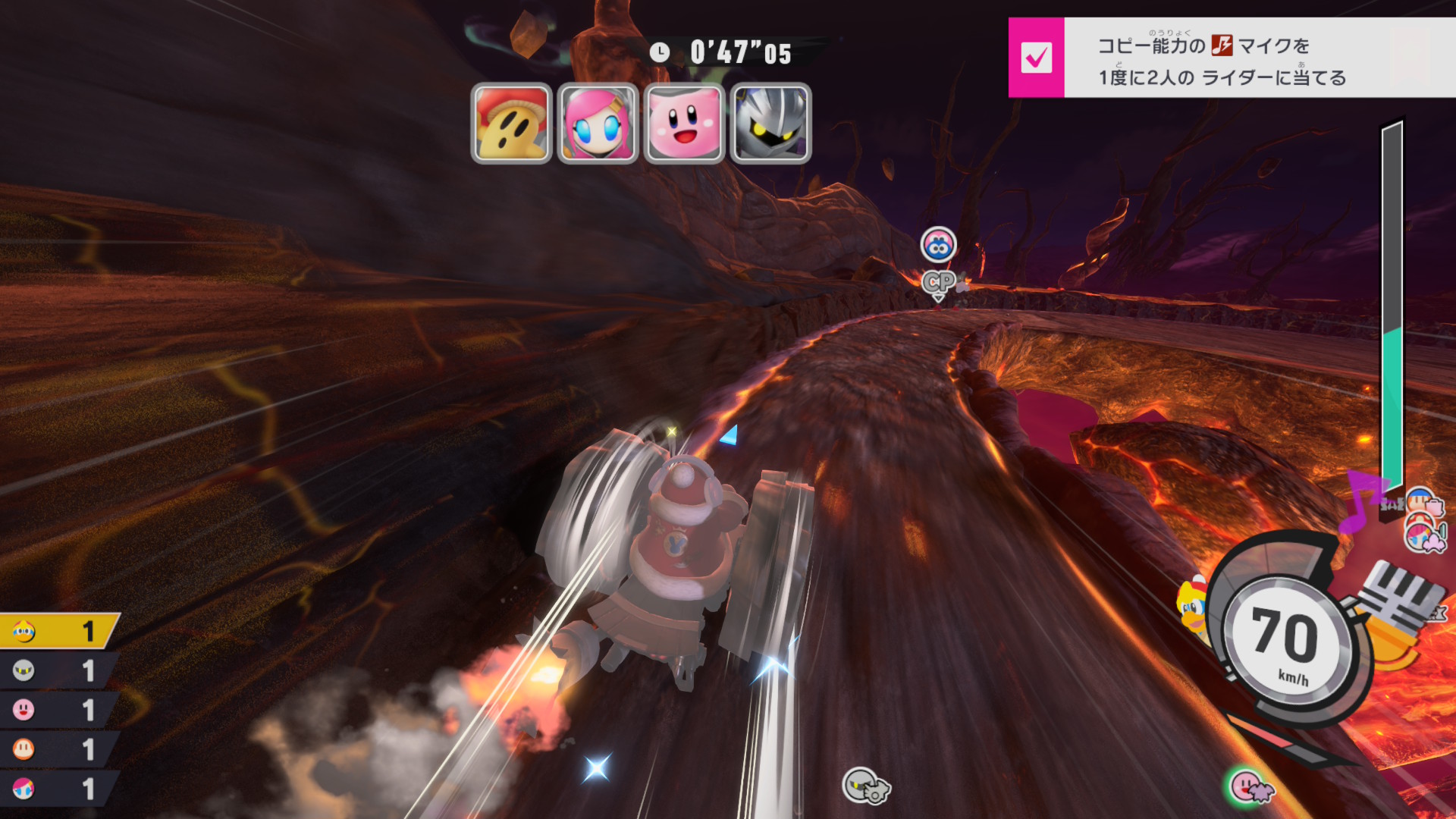The width and height of the screenshot is (1456, 819).
Task: Choose Kirby's row in the ranking list
Action: tap(58, 710)
